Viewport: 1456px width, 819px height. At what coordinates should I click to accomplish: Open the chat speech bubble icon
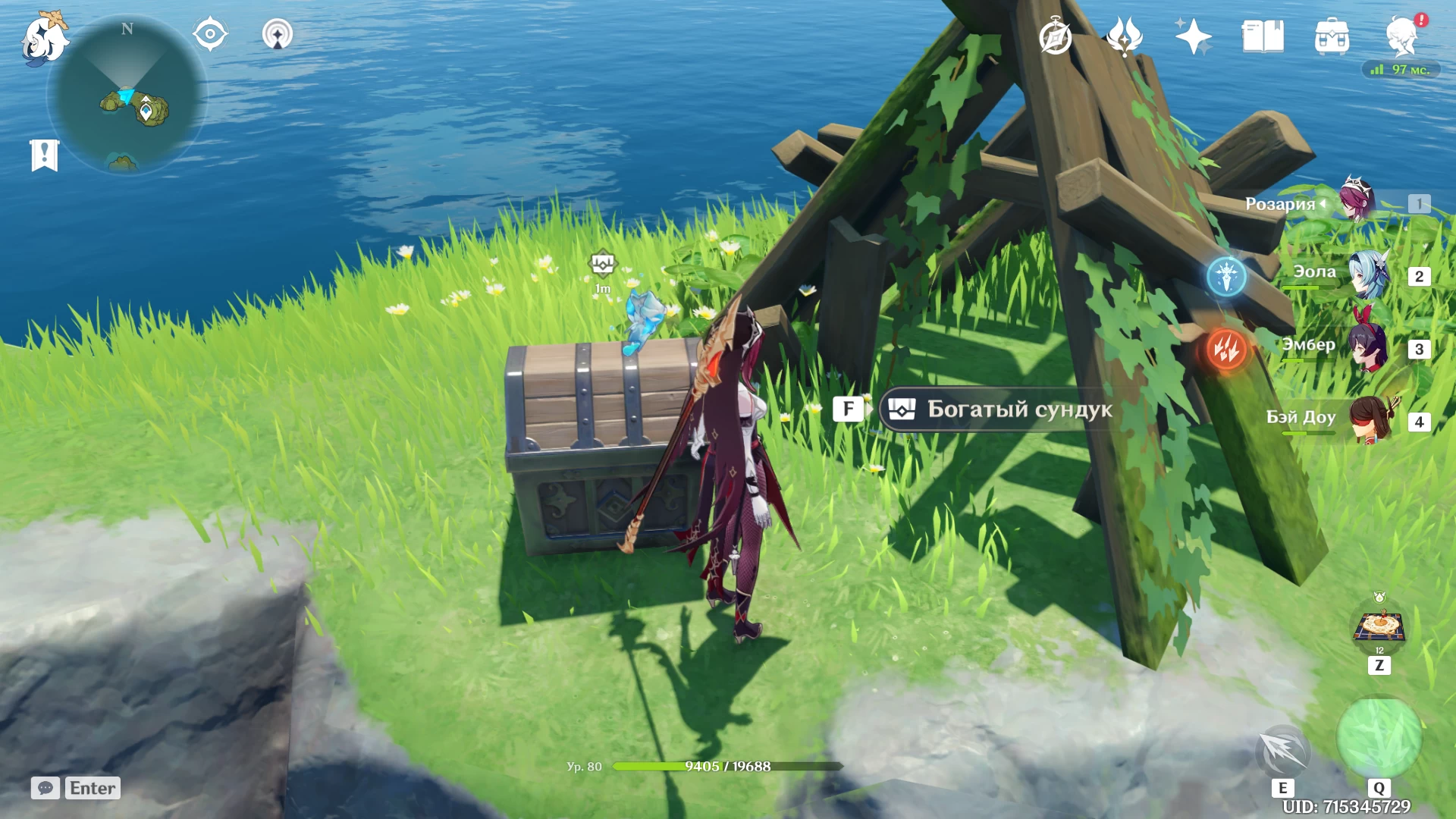pos(45,788)
